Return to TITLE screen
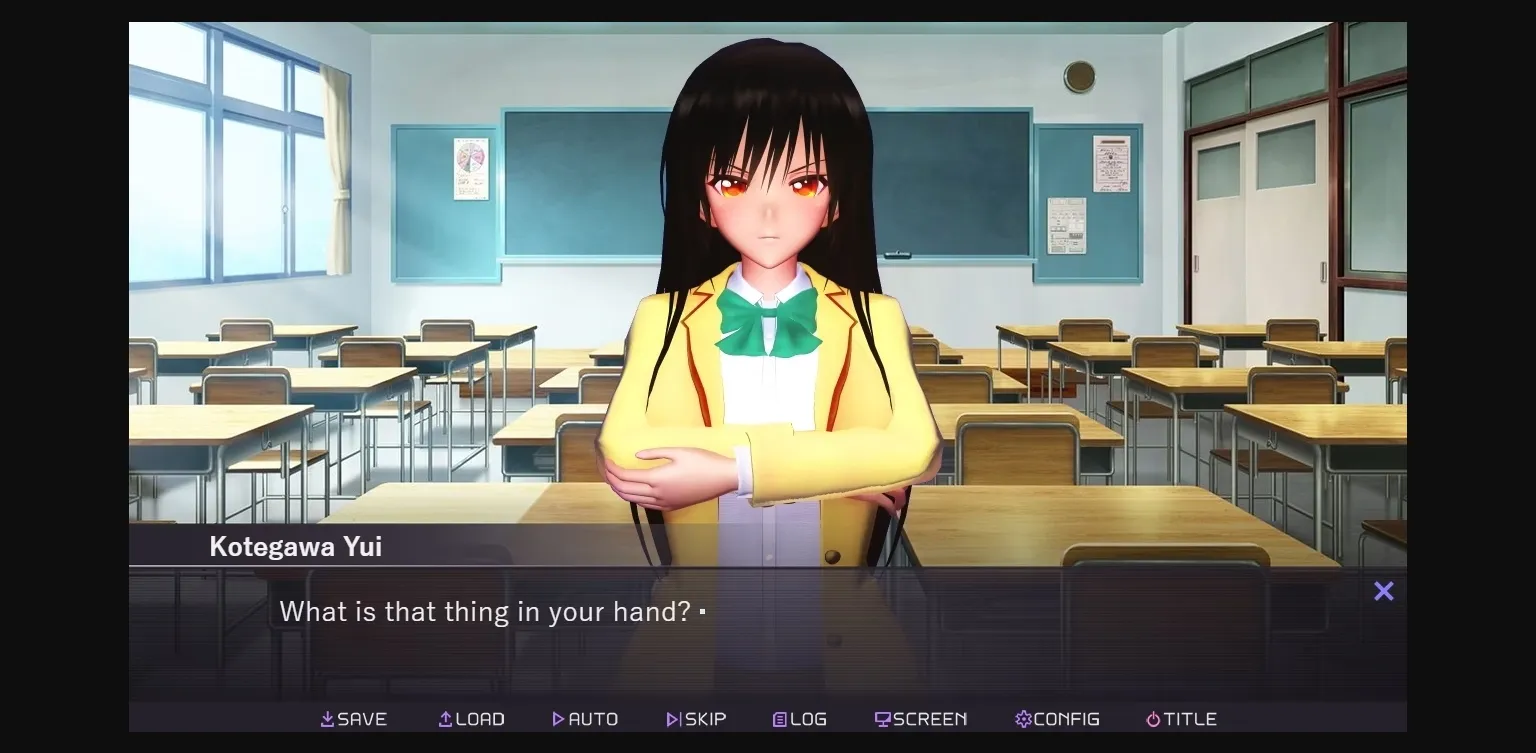1536x753 pixels. (1182, 718)
